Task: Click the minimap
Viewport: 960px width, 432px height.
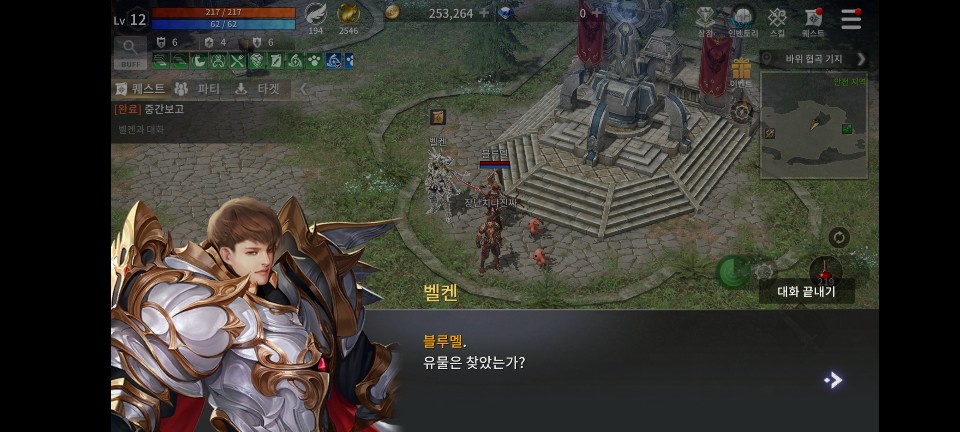Action: coord(813,125)
